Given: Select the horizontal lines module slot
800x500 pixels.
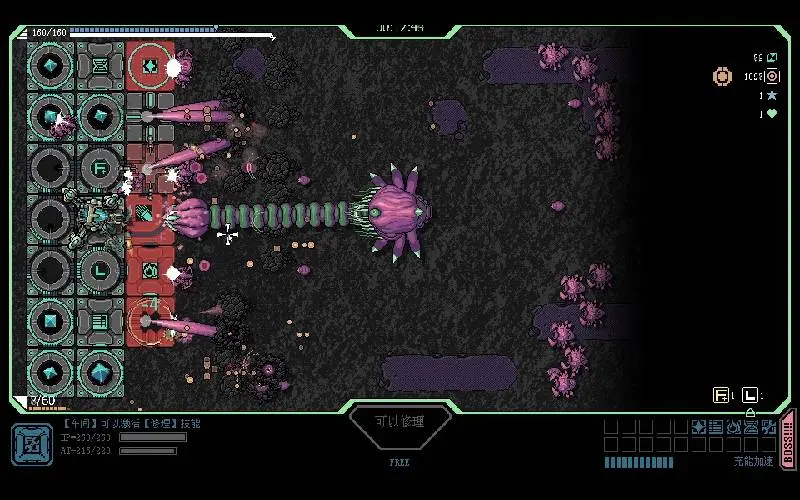Looking at the screenshot, I should (x=715, y=427).
